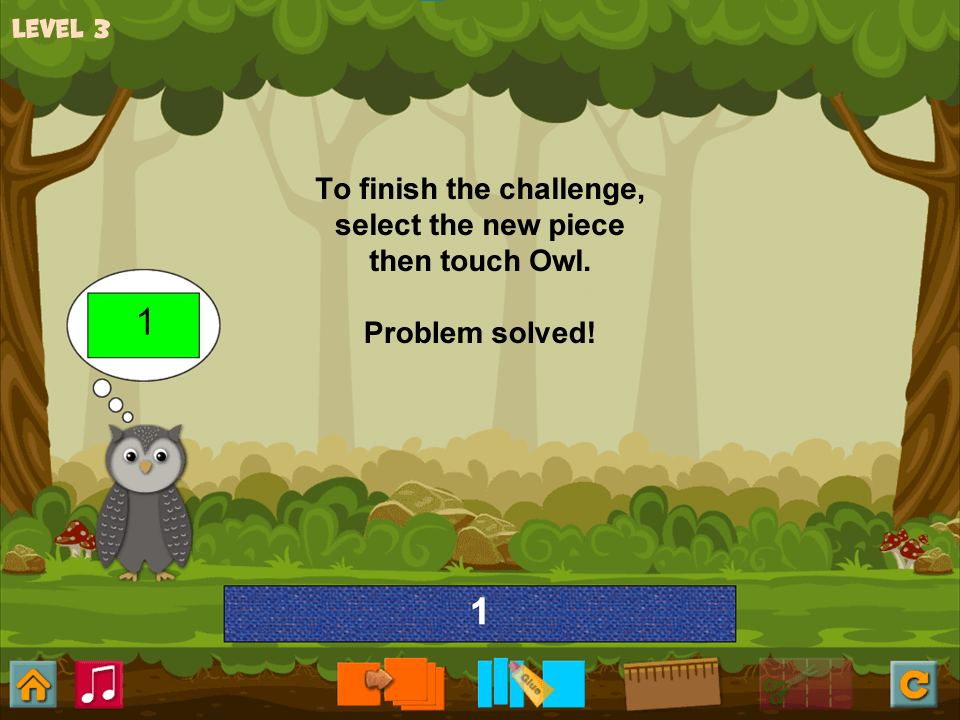This screenshot has width=960, height=720.
Task: Click the orange reset arrow button
Action: (x=914, y=684)
